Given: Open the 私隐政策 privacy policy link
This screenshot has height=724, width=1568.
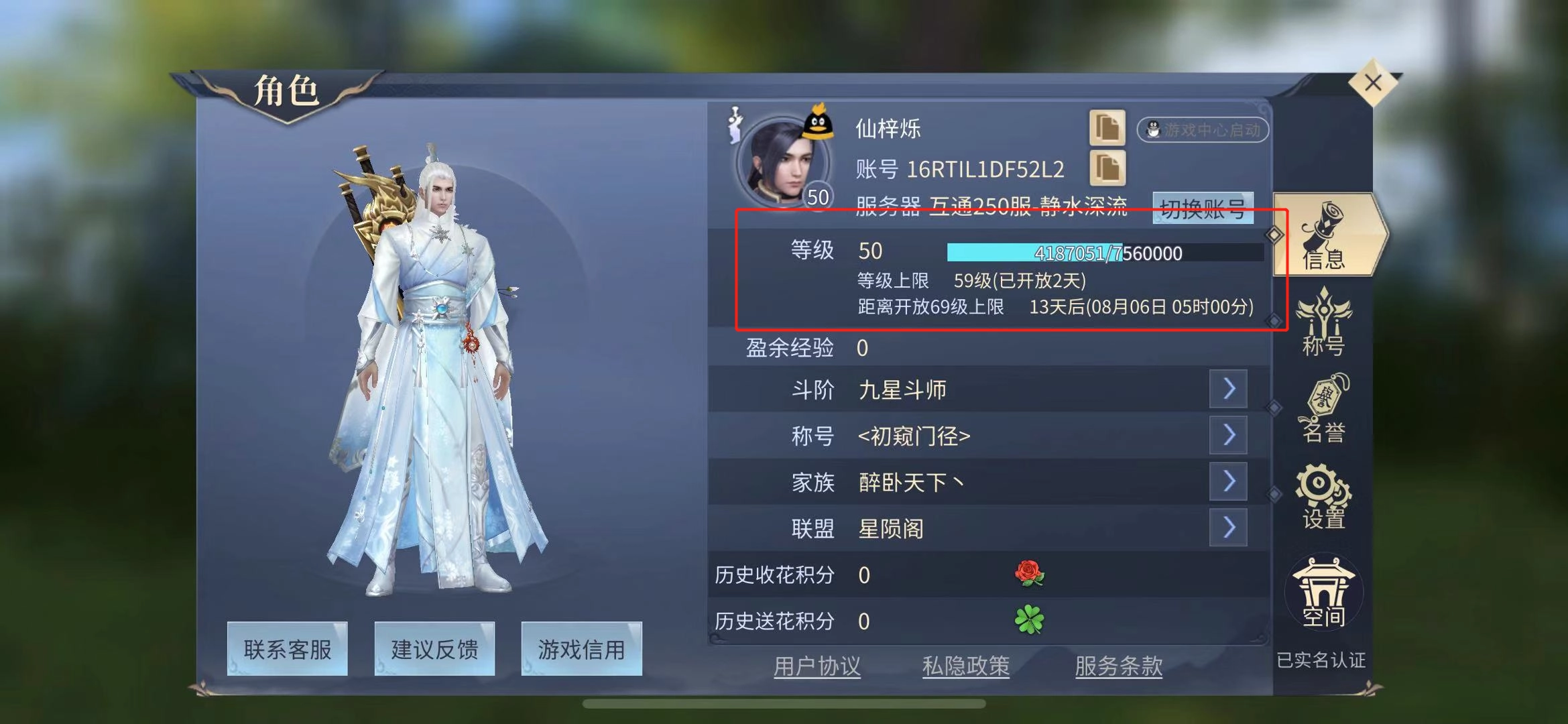Looking at the screenshot, I should (x=966, y=665).
